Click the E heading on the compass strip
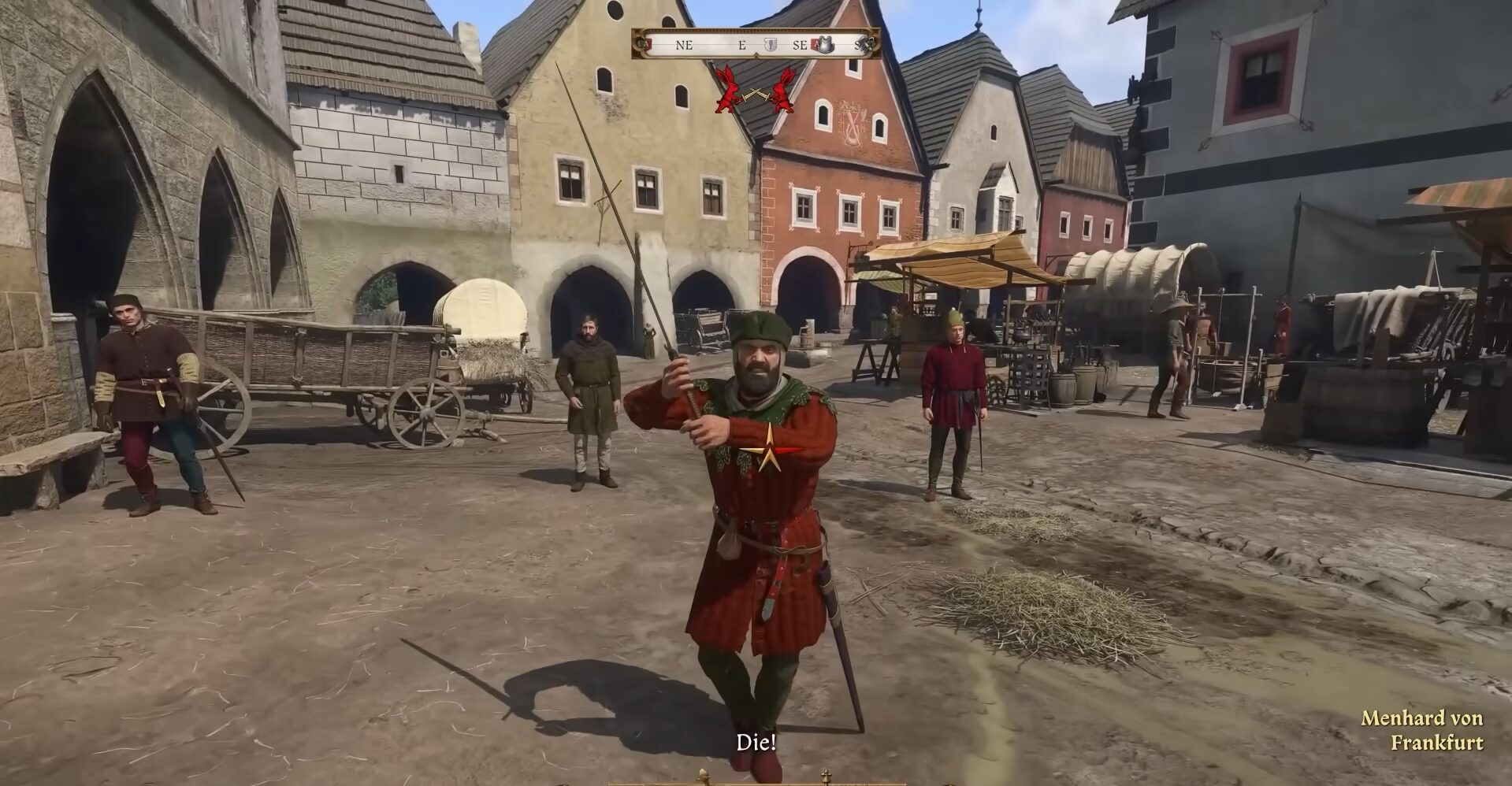Image resolution: width=1512 pixels, height=786 pixels. (x=741, y=45)
